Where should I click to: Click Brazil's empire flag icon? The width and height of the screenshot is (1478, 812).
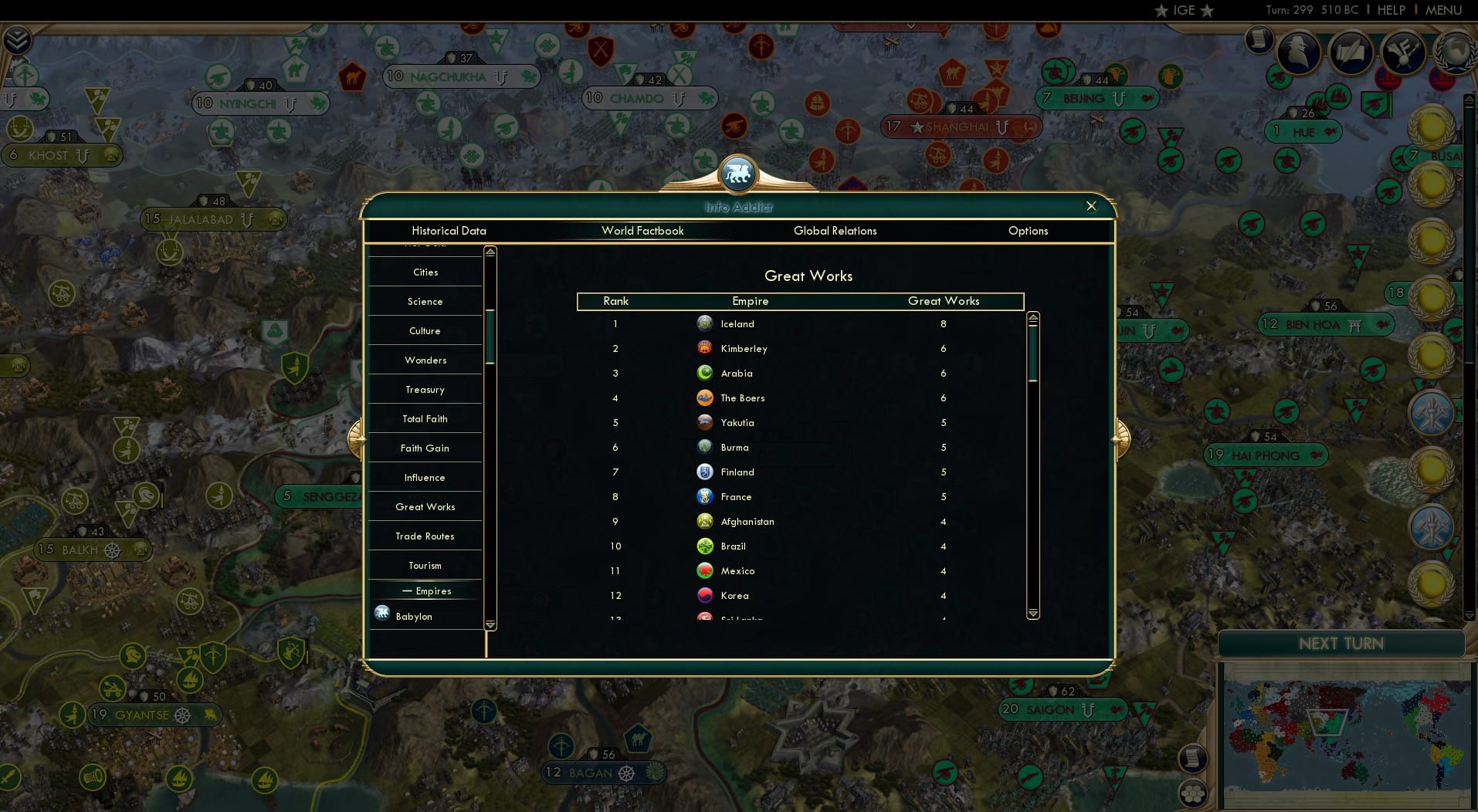[705, 546]
